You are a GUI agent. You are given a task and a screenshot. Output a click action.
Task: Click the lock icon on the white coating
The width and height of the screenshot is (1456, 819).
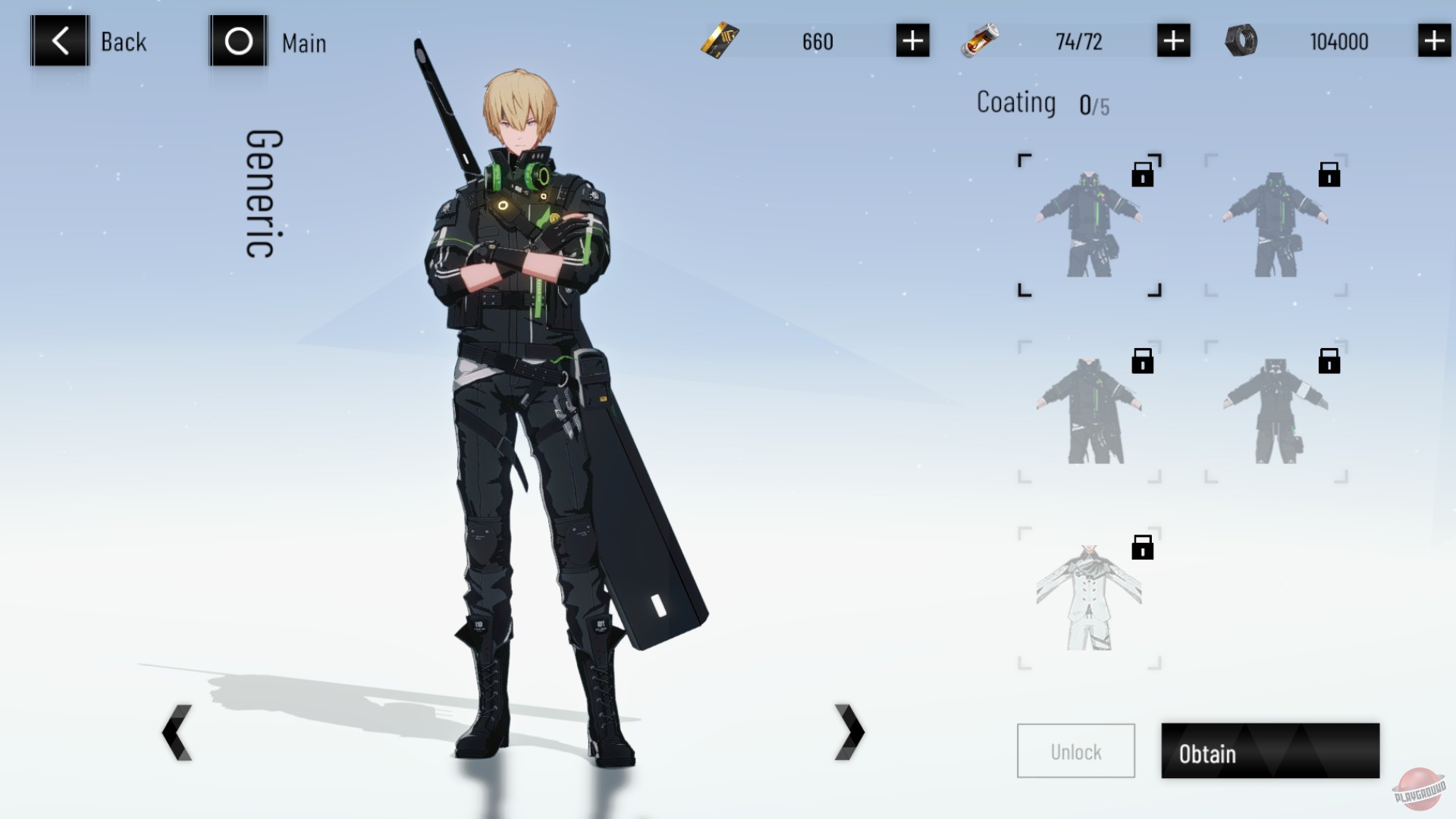1142,548
